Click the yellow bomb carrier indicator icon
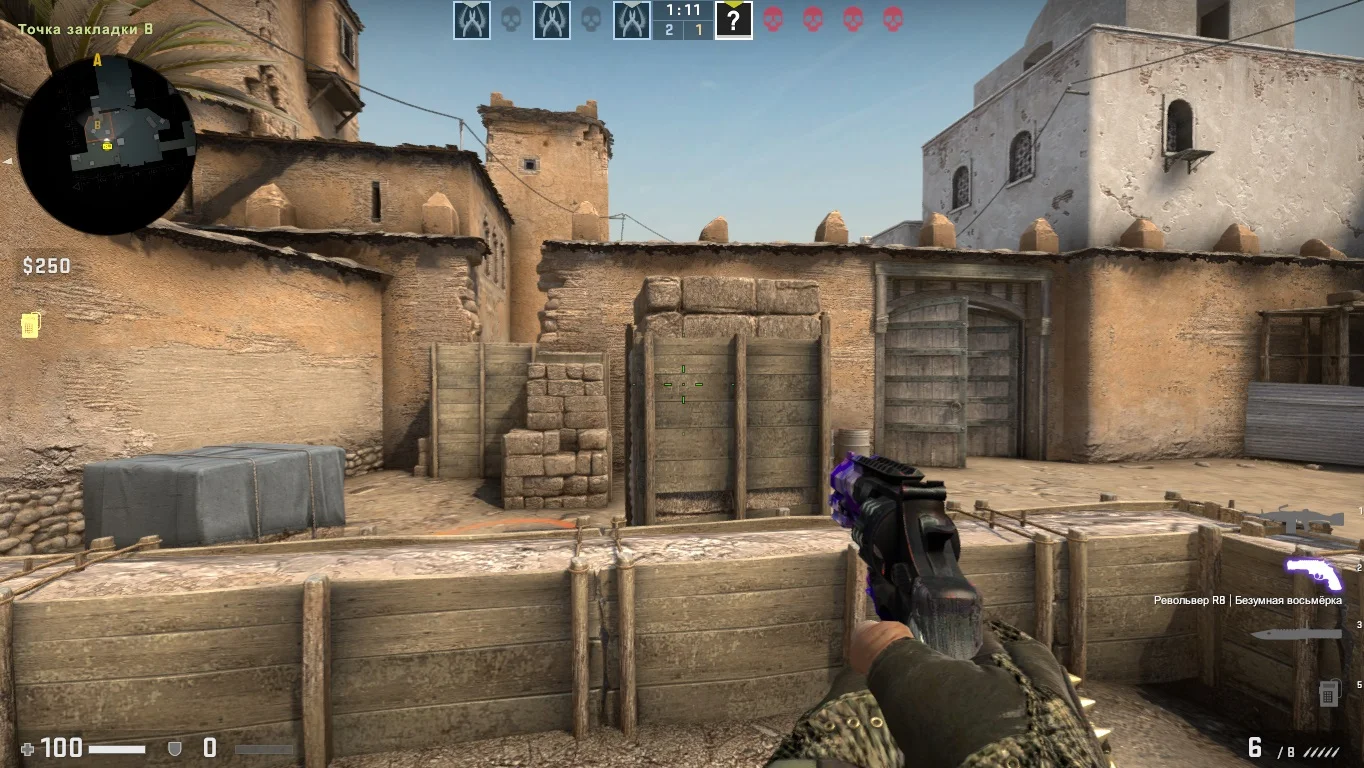 [30, 324]
